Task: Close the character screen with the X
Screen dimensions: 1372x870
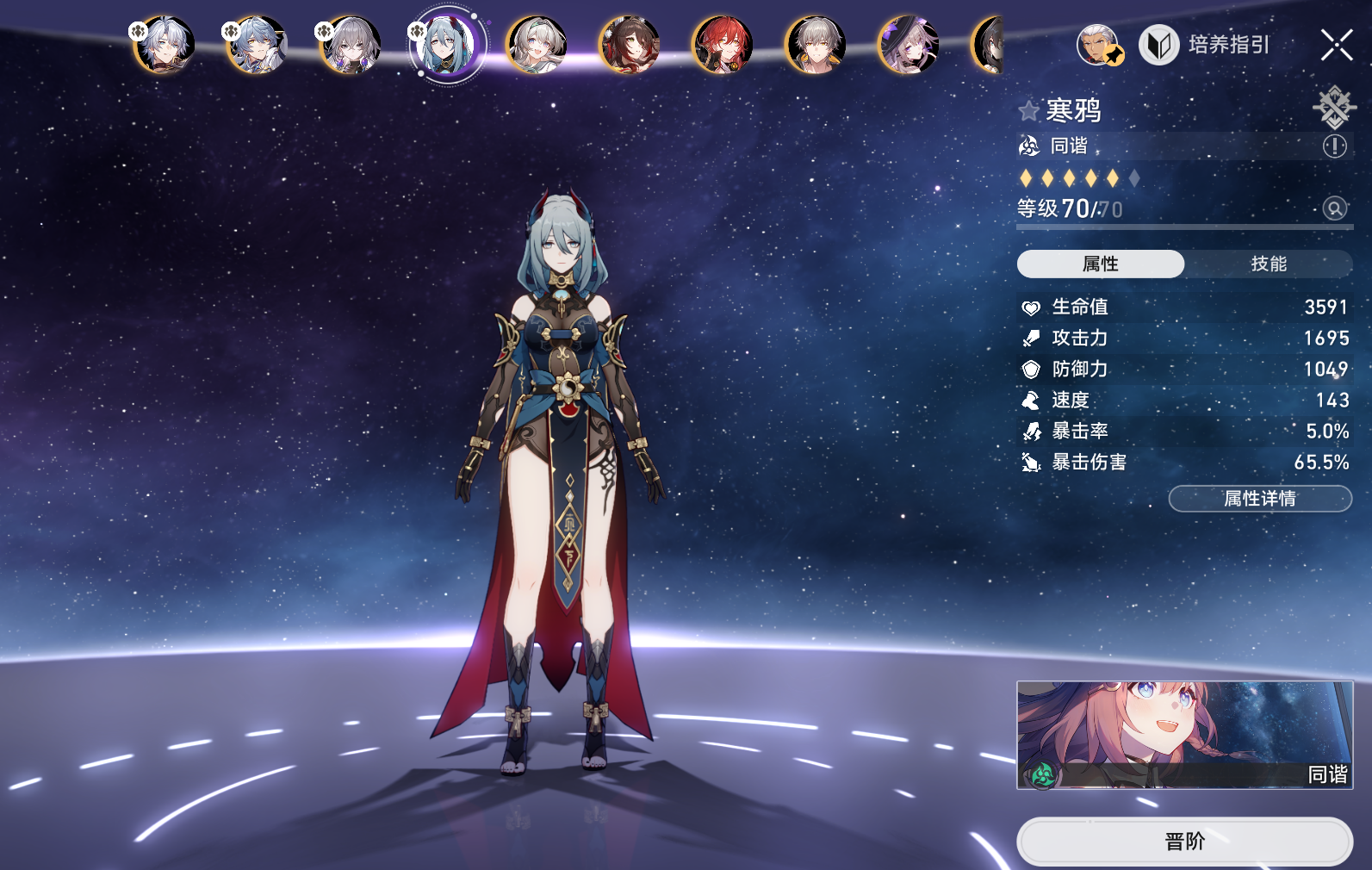Action: [x=1336, y=45]
